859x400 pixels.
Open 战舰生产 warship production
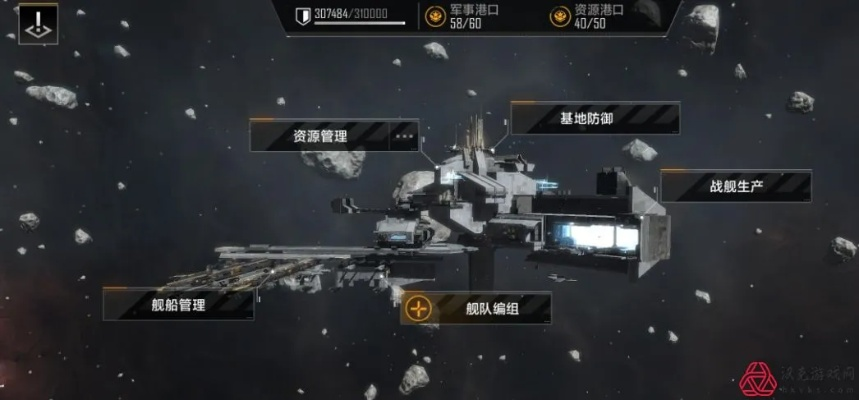click(x=736, y=186)
